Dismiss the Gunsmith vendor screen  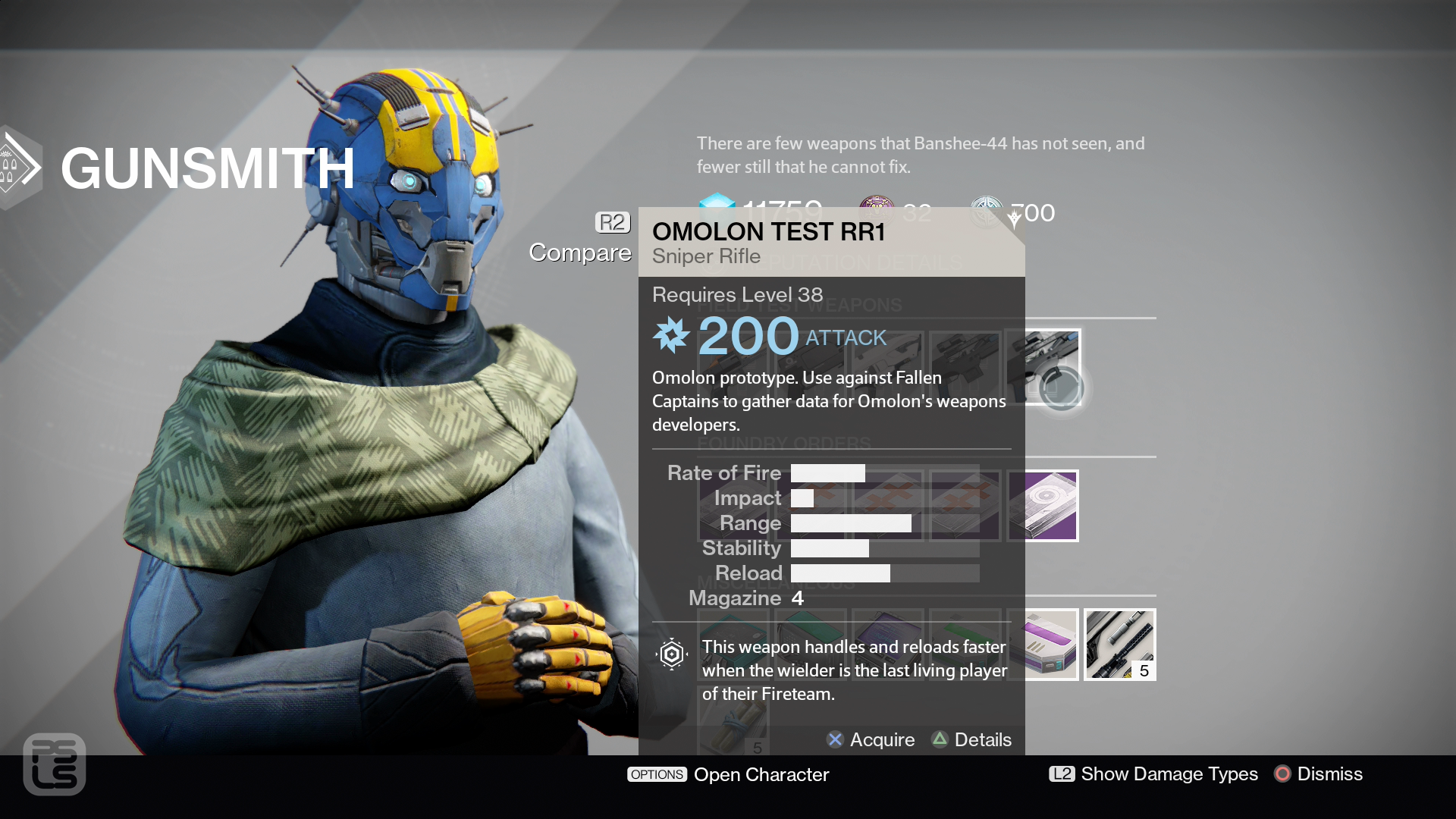coord(1319,773)
